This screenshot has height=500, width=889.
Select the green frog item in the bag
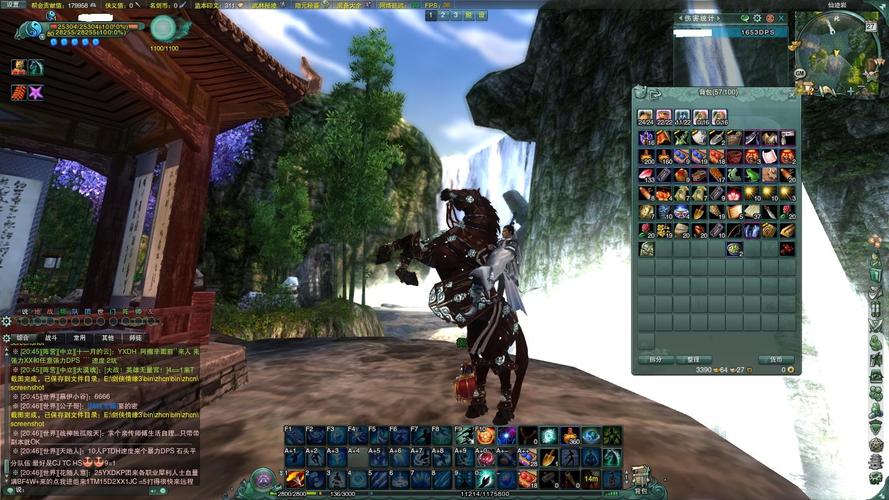tap(752, 174)
